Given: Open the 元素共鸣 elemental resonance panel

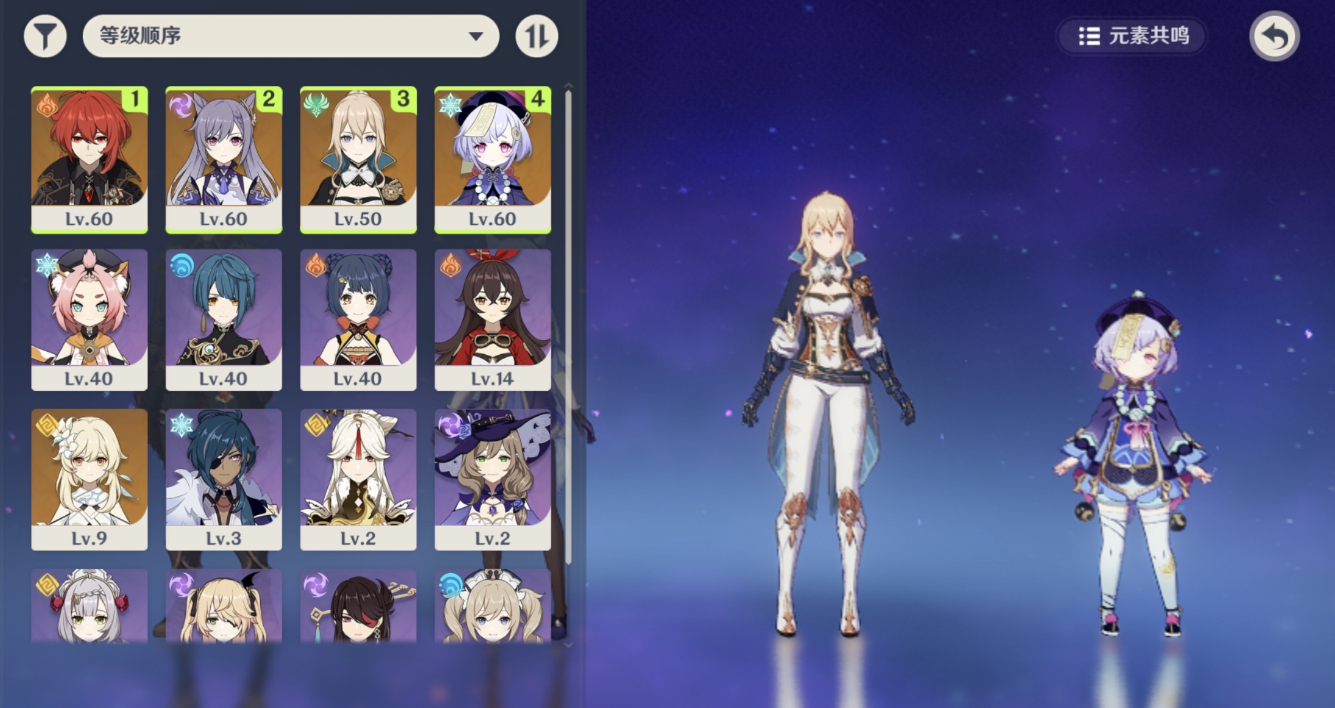Looking at the screenshot, I should (x=1133, y=36).
